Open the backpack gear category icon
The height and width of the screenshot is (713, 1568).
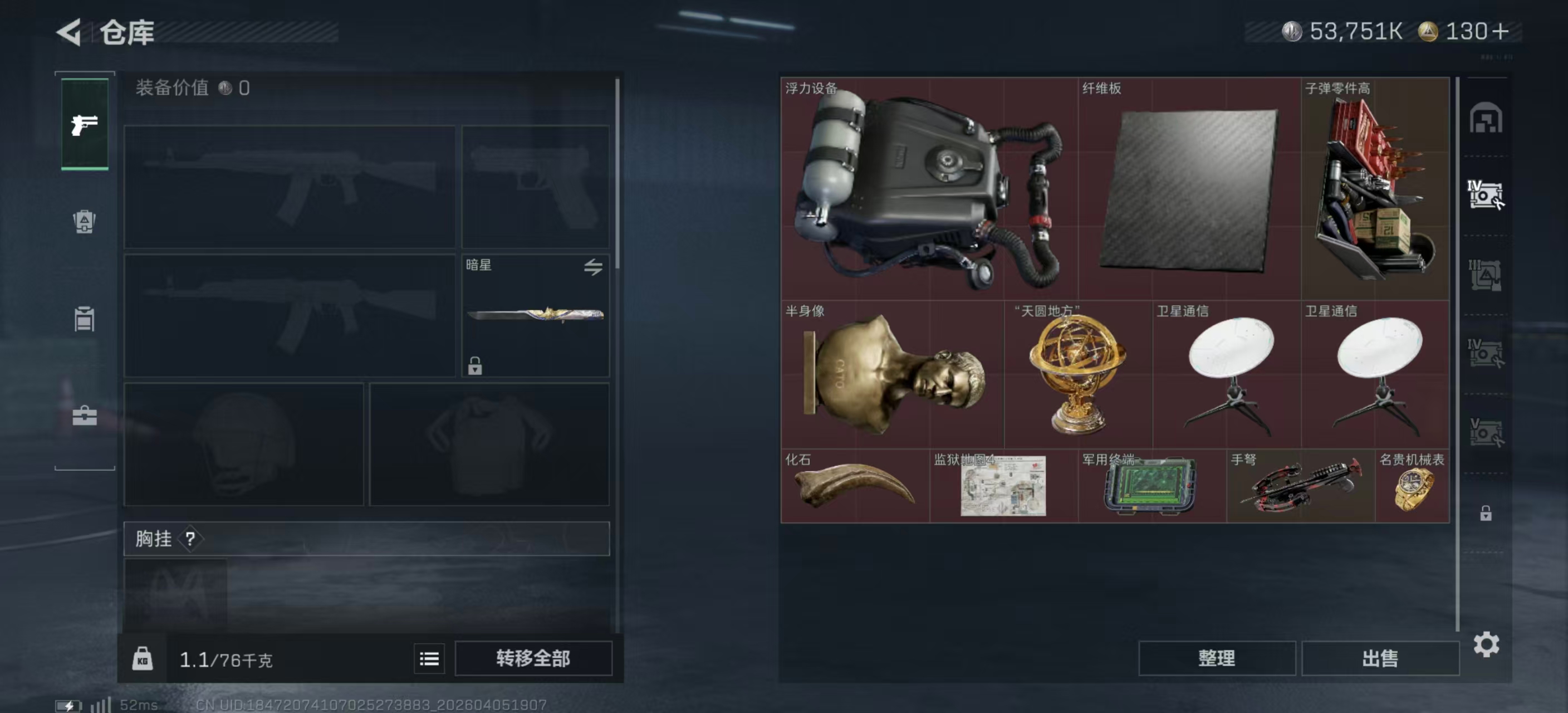85,222
